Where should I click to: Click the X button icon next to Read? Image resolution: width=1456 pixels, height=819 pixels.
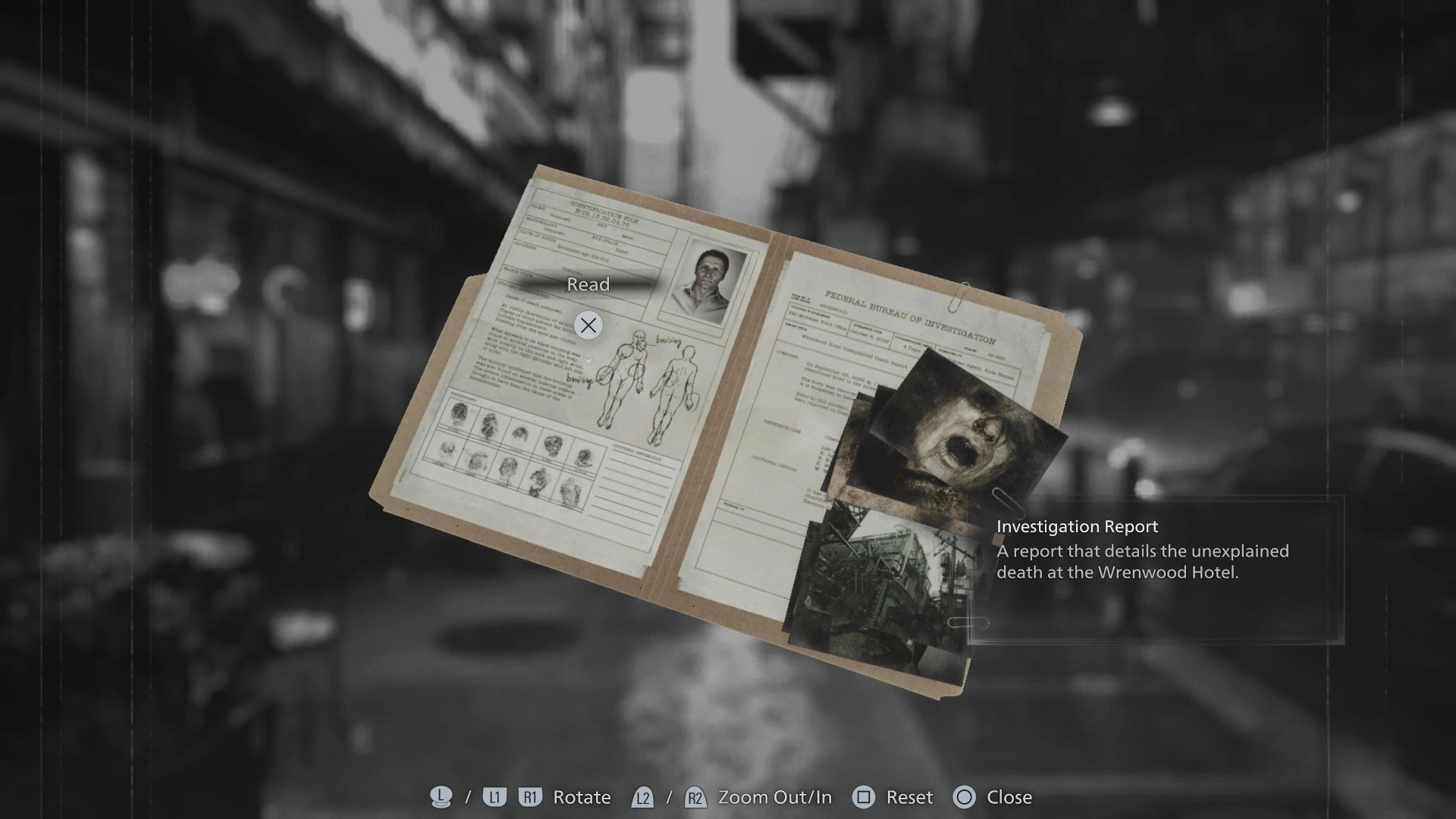tap(588, 325)
